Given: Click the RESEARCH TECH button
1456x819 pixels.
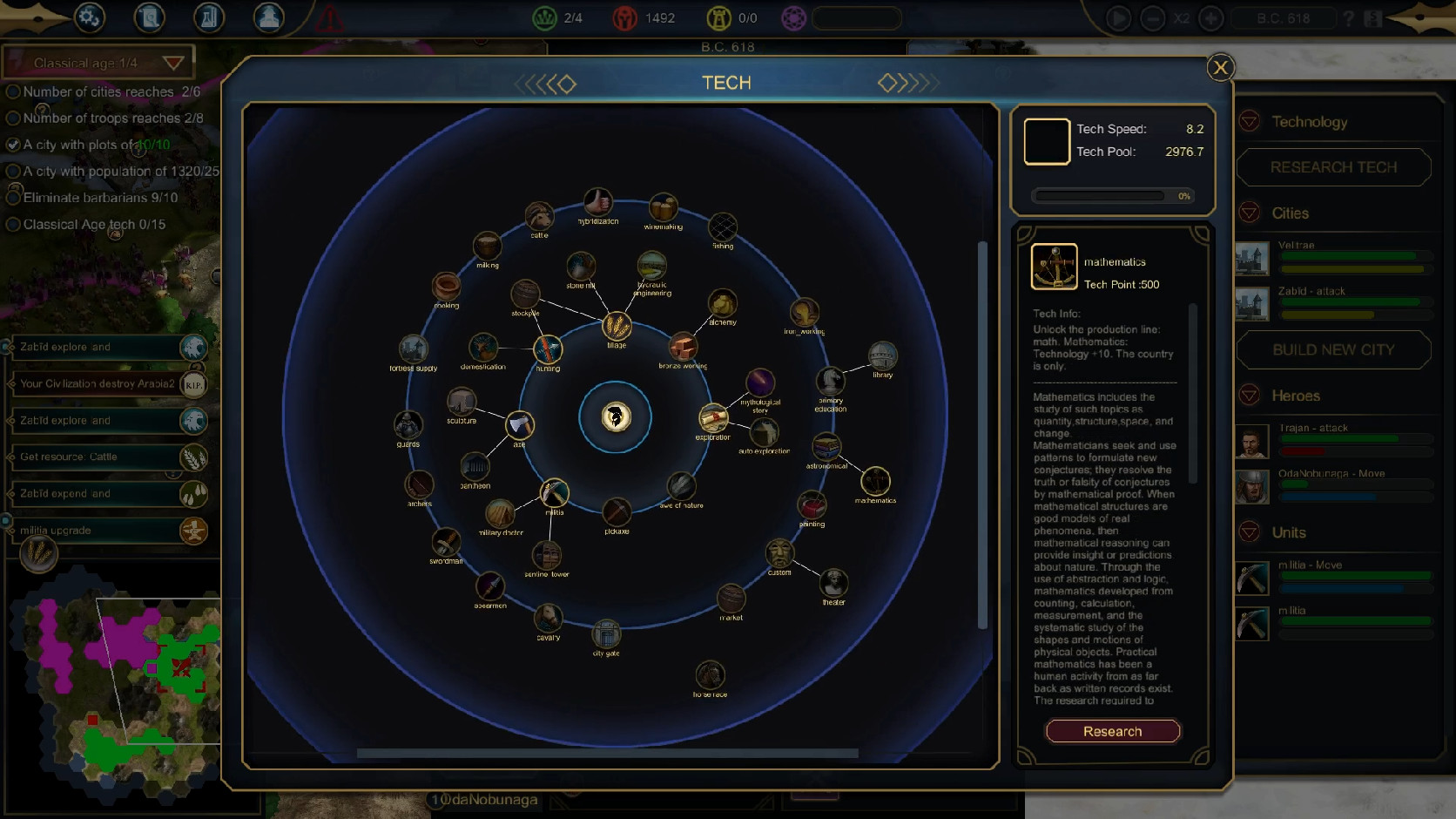Looking at the screenshot, I should (x=1334, y=166).
